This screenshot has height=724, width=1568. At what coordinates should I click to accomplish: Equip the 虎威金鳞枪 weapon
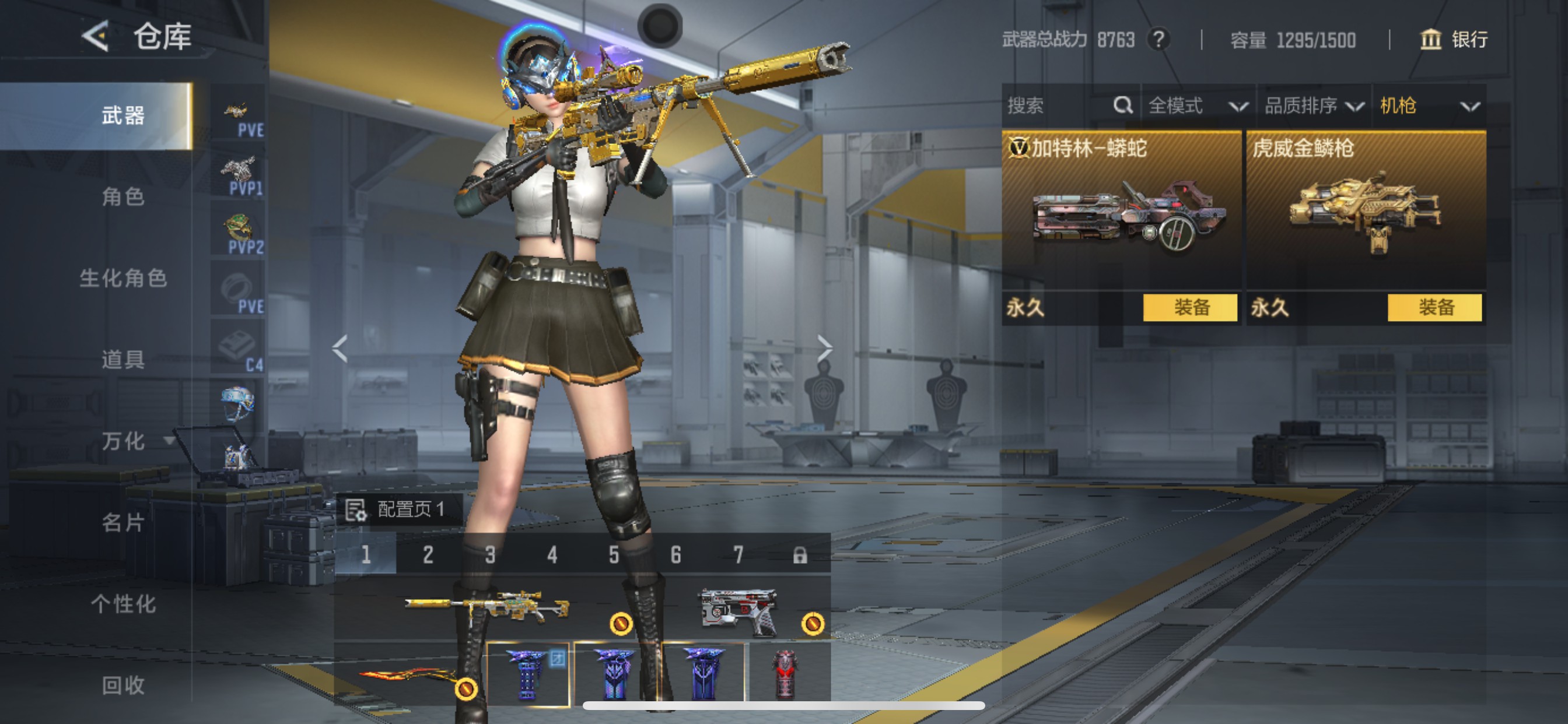pyautogui.click(x=1434, y=308)
